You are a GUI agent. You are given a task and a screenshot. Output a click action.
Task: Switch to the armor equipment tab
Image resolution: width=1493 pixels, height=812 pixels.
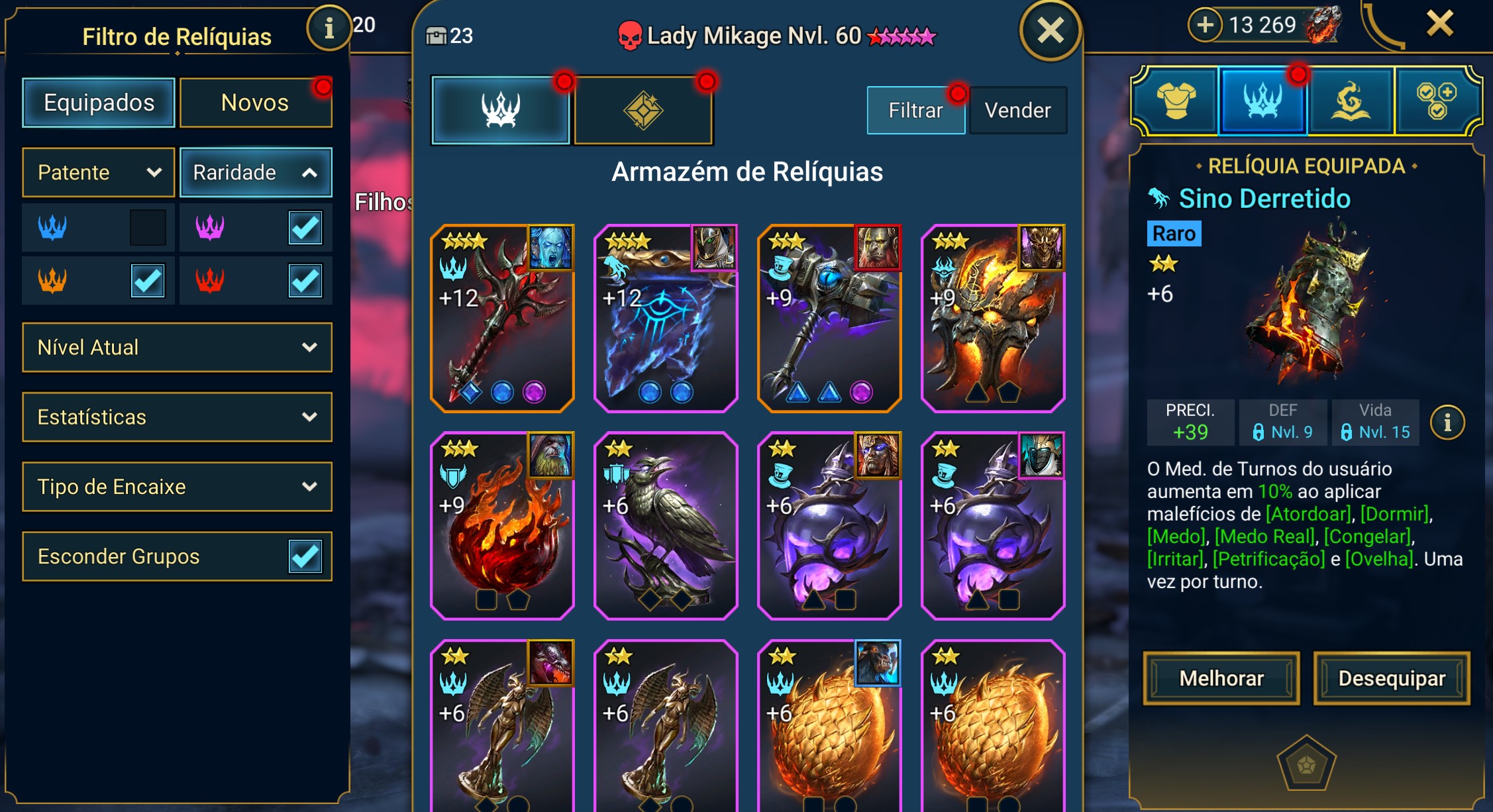(x=1176, y=101)
